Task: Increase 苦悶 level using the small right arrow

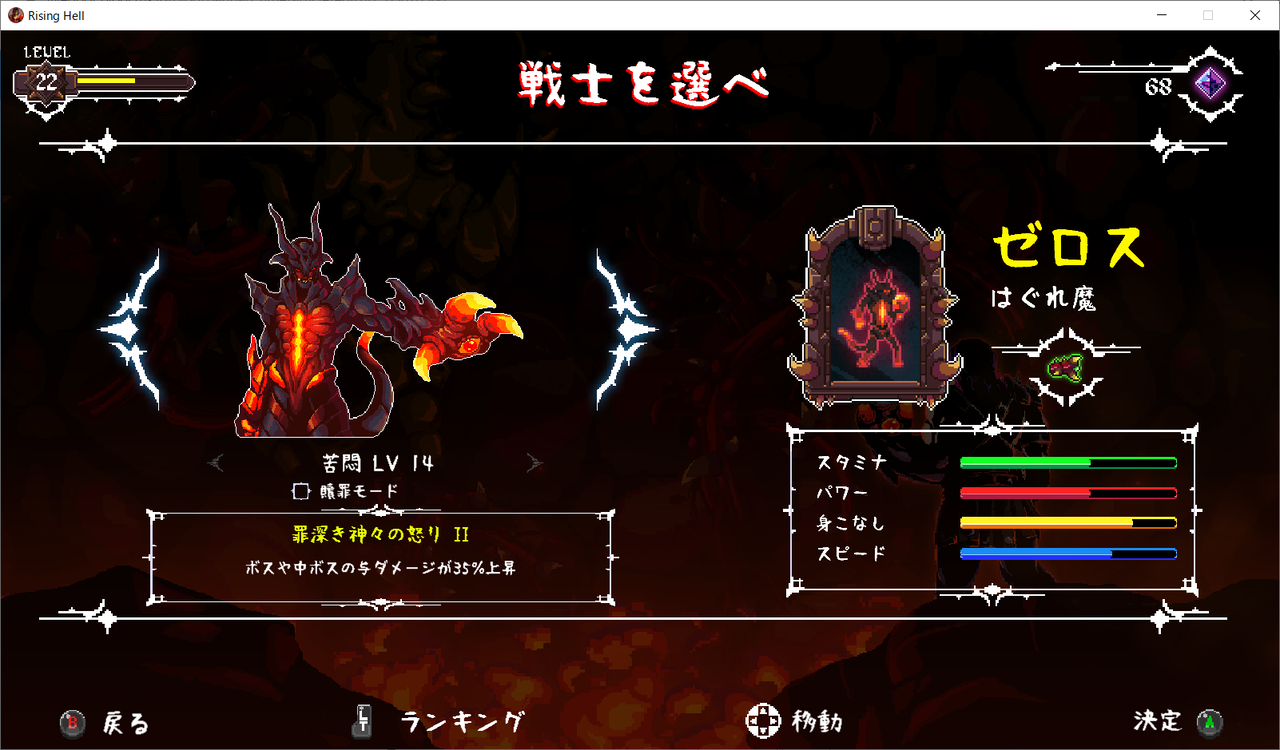Action: click(x=535, y=461)
